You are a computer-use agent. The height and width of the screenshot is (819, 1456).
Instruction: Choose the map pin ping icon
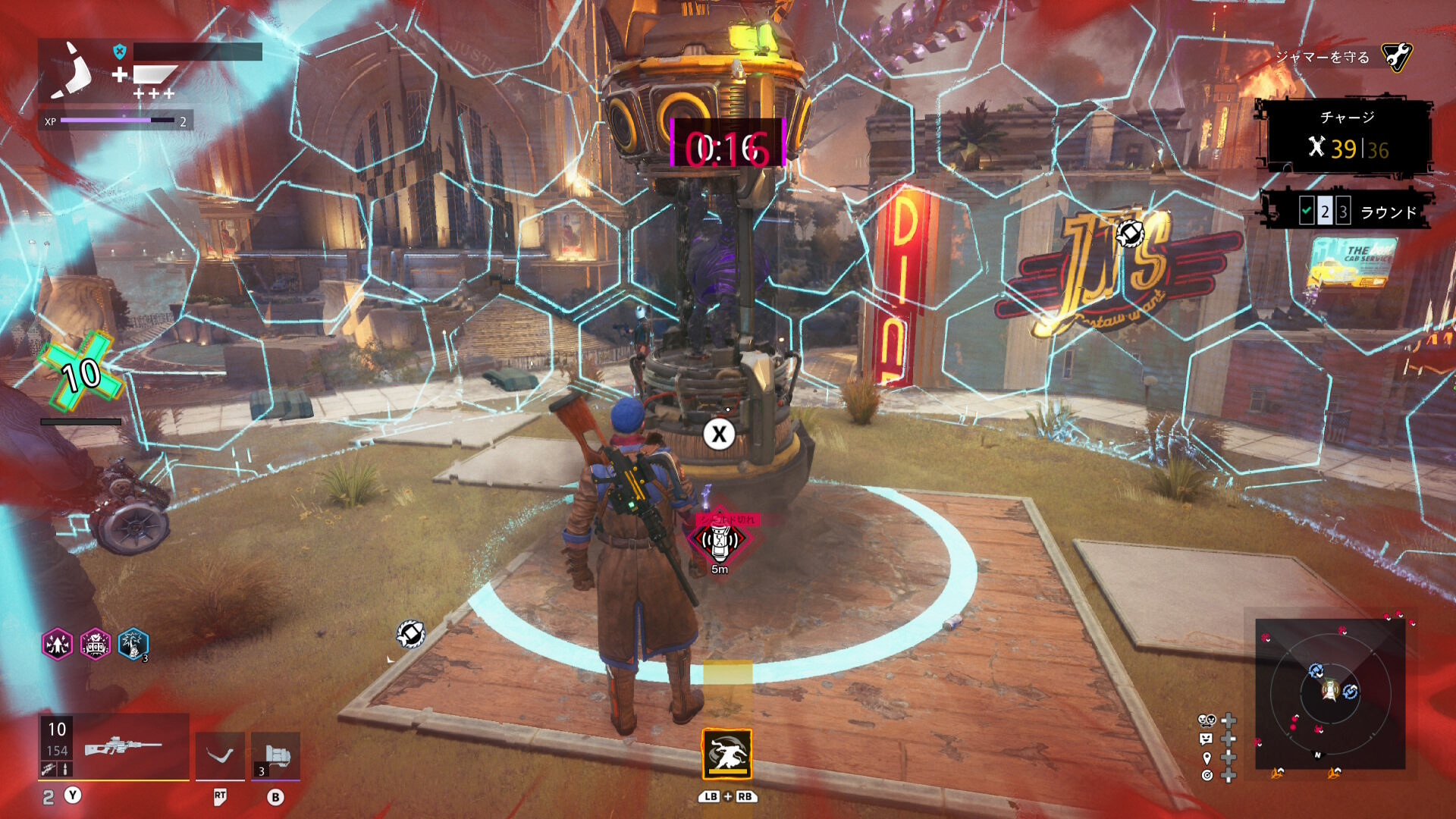[1207, 758]
